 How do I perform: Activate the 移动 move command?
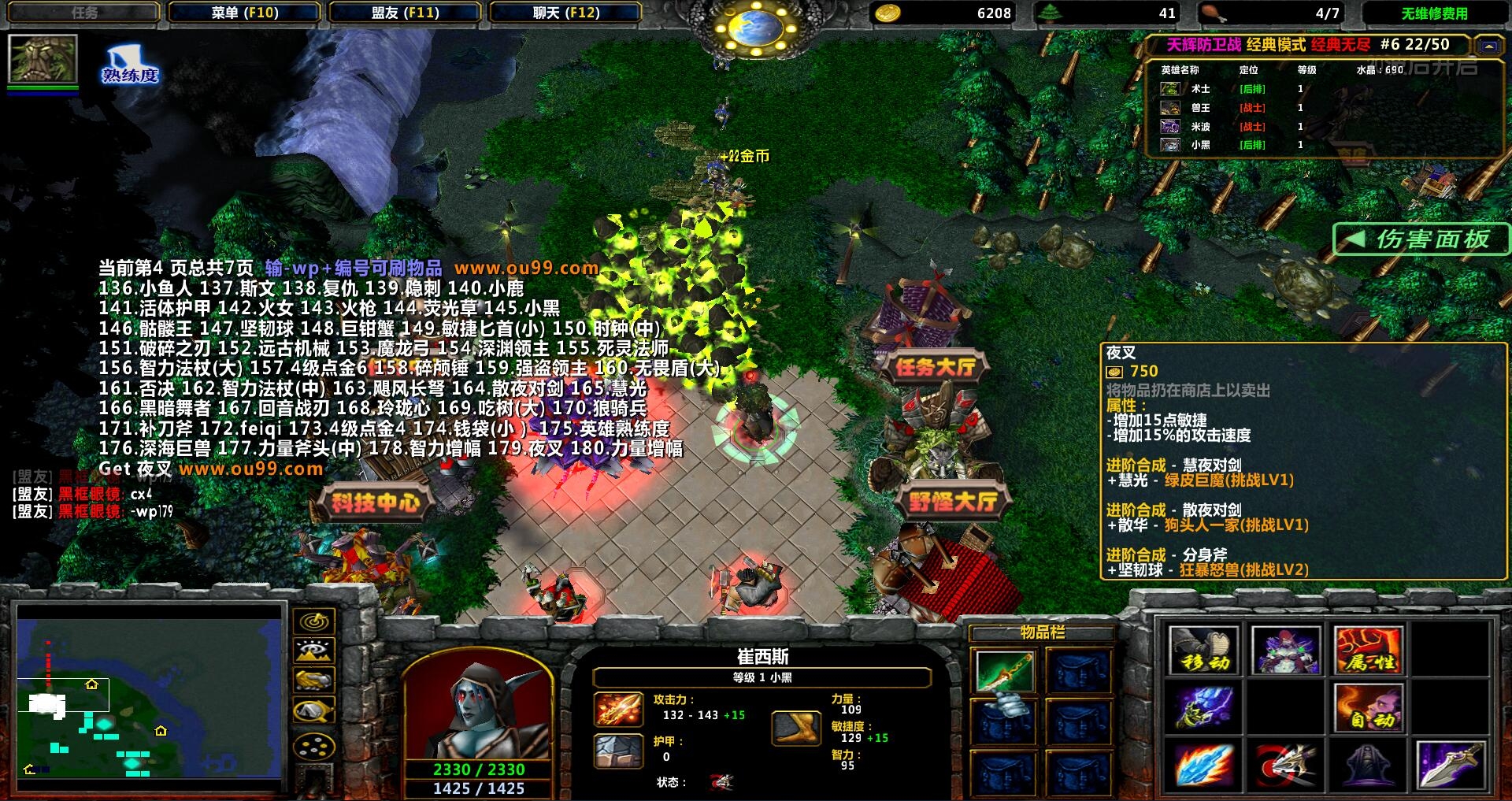pyautogui.click(x=1203, y=651)
